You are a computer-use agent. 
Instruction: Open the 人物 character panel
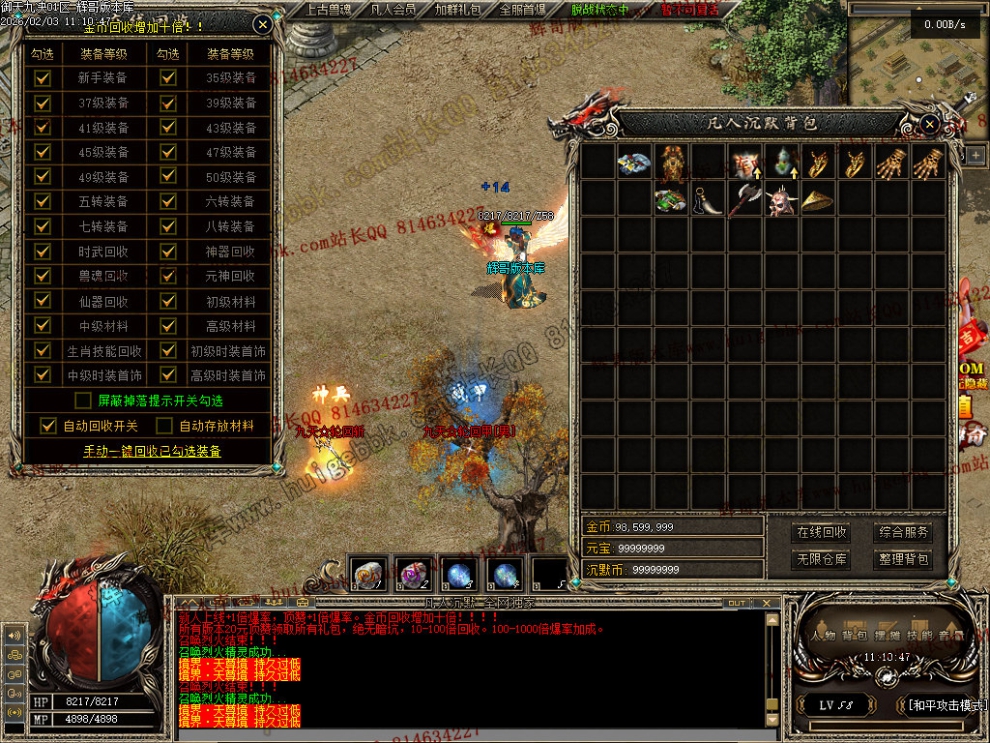point(823,635)
